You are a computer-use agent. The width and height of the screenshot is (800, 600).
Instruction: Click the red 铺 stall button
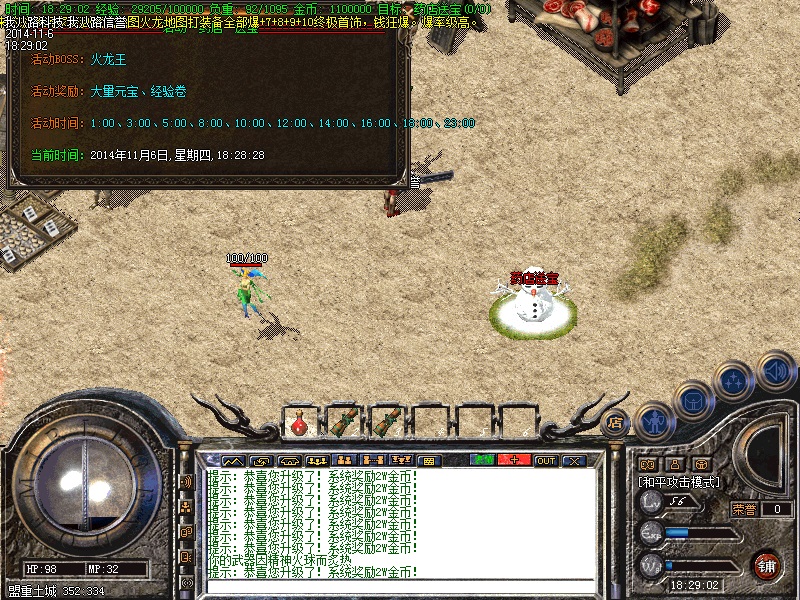point(767,564)
